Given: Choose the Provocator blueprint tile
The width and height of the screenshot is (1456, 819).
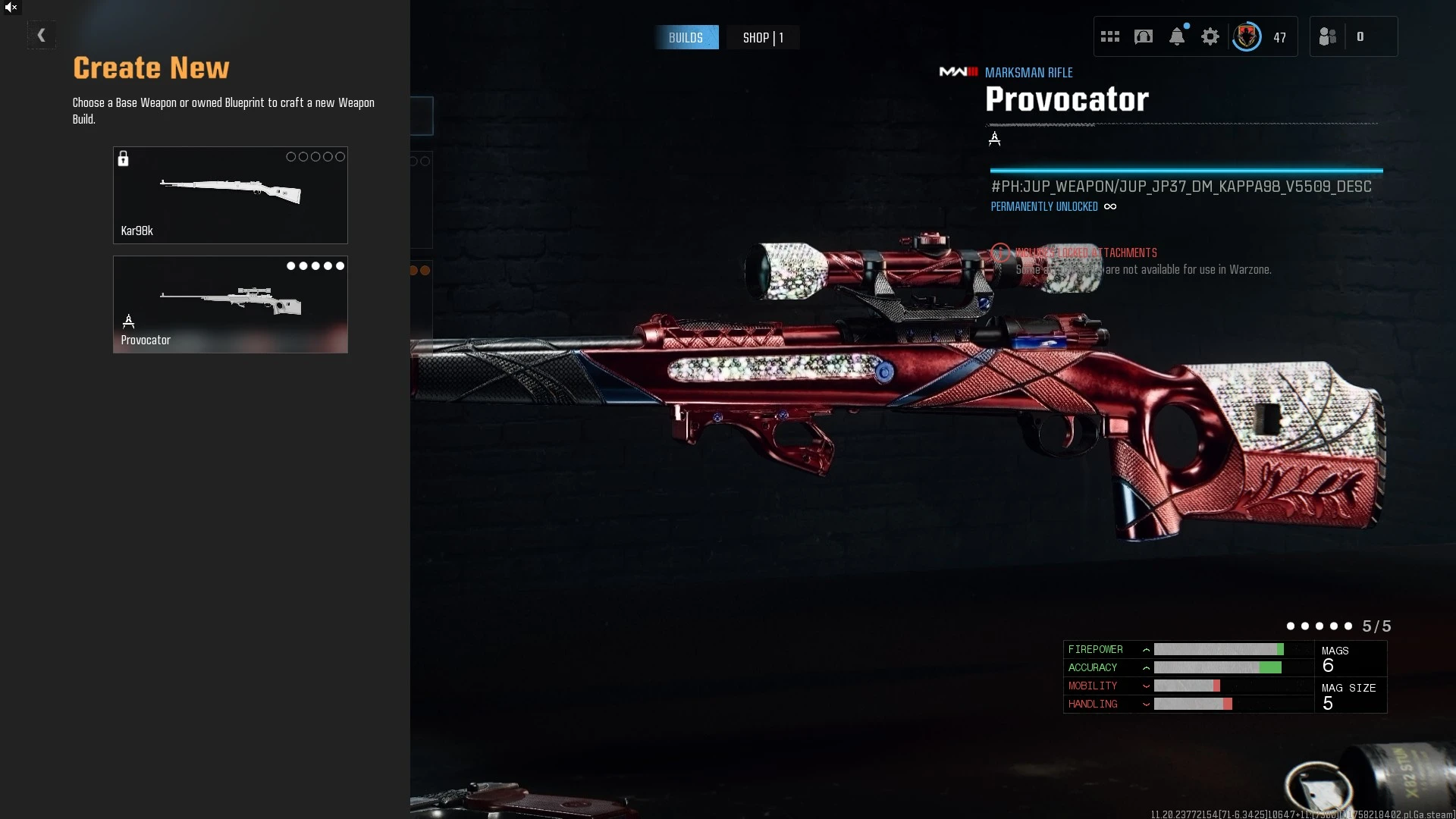Looking at the screenshot, I should (x=230, y=304).
